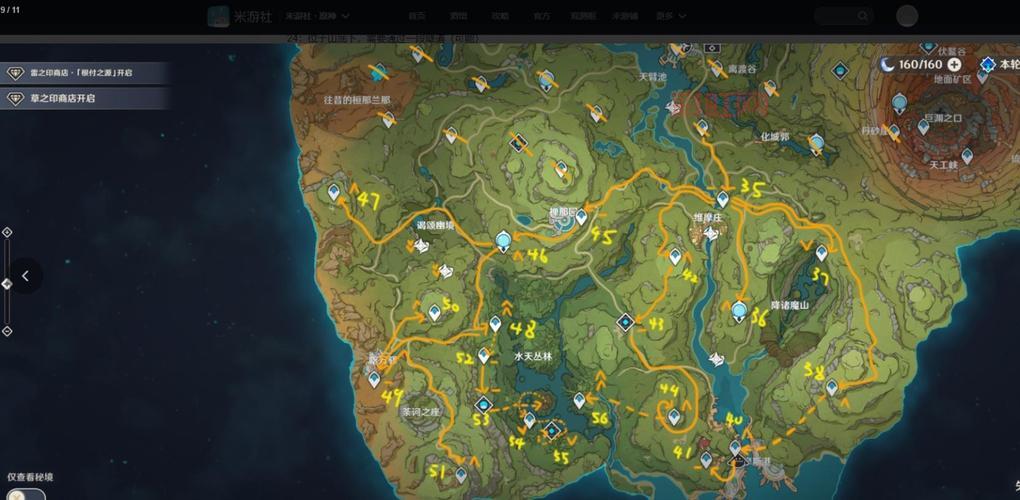
Task: Click the zoom-out diamond below the zoom slider
Action: pyautogui.click(x=7, y=331)
